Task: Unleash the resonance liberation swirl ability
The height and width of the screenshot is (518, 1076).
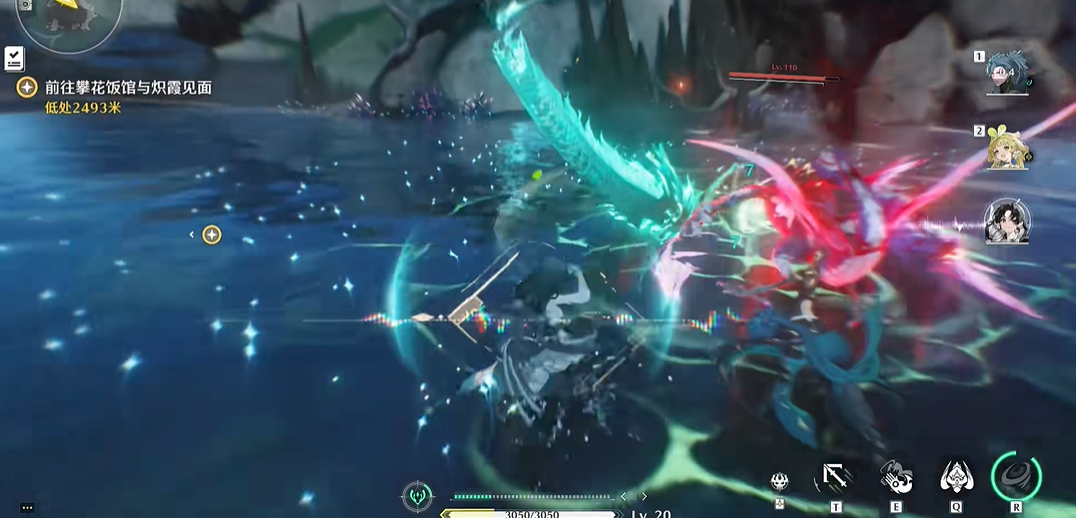Action: (1016, 476)
